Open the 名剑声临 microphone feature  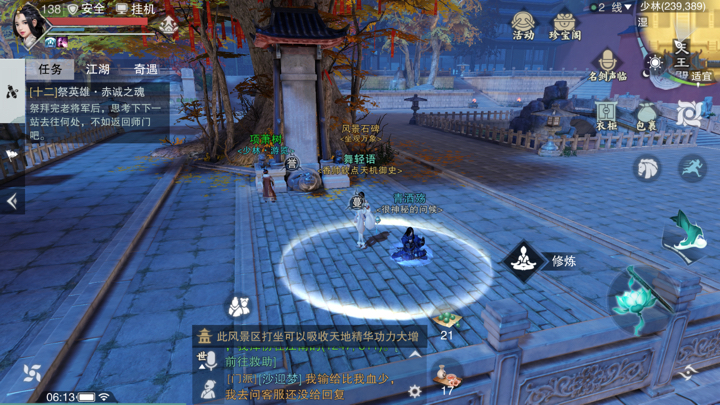pos(607,66)
